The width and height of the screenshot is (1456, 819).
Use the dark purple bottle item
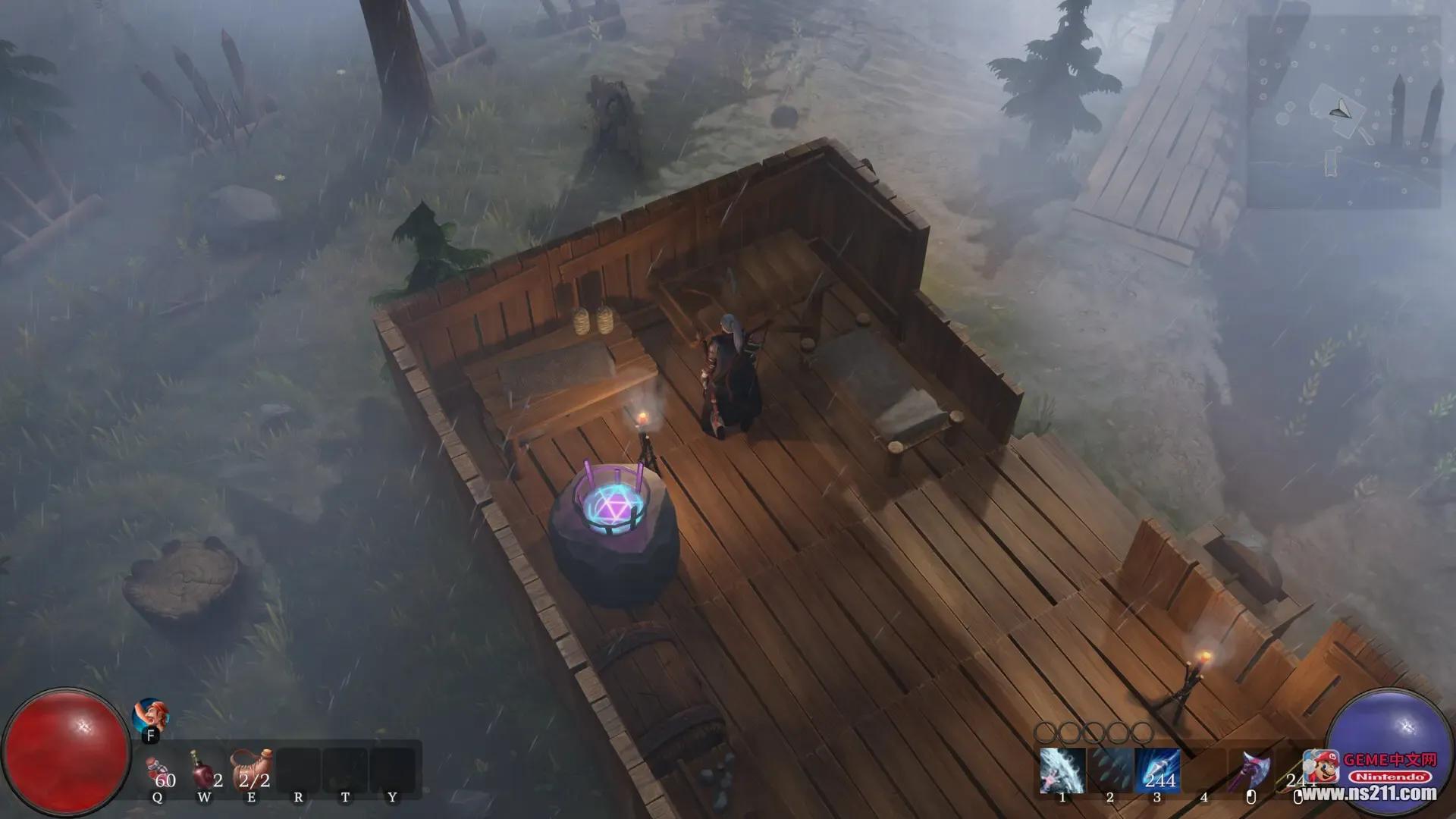(x=205, y=770)
